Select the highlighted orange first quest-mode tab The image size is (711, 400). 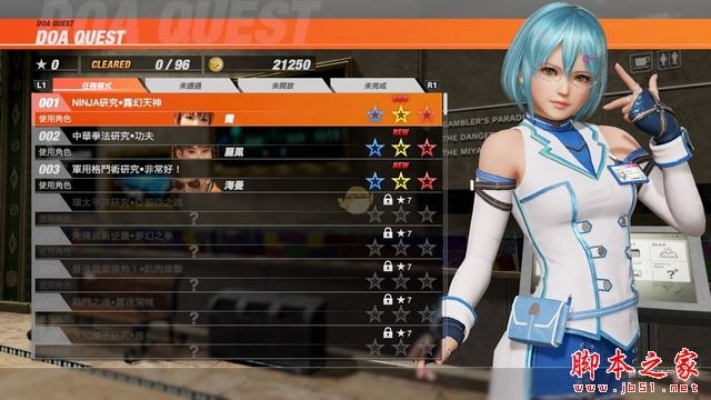pos(96,86)
